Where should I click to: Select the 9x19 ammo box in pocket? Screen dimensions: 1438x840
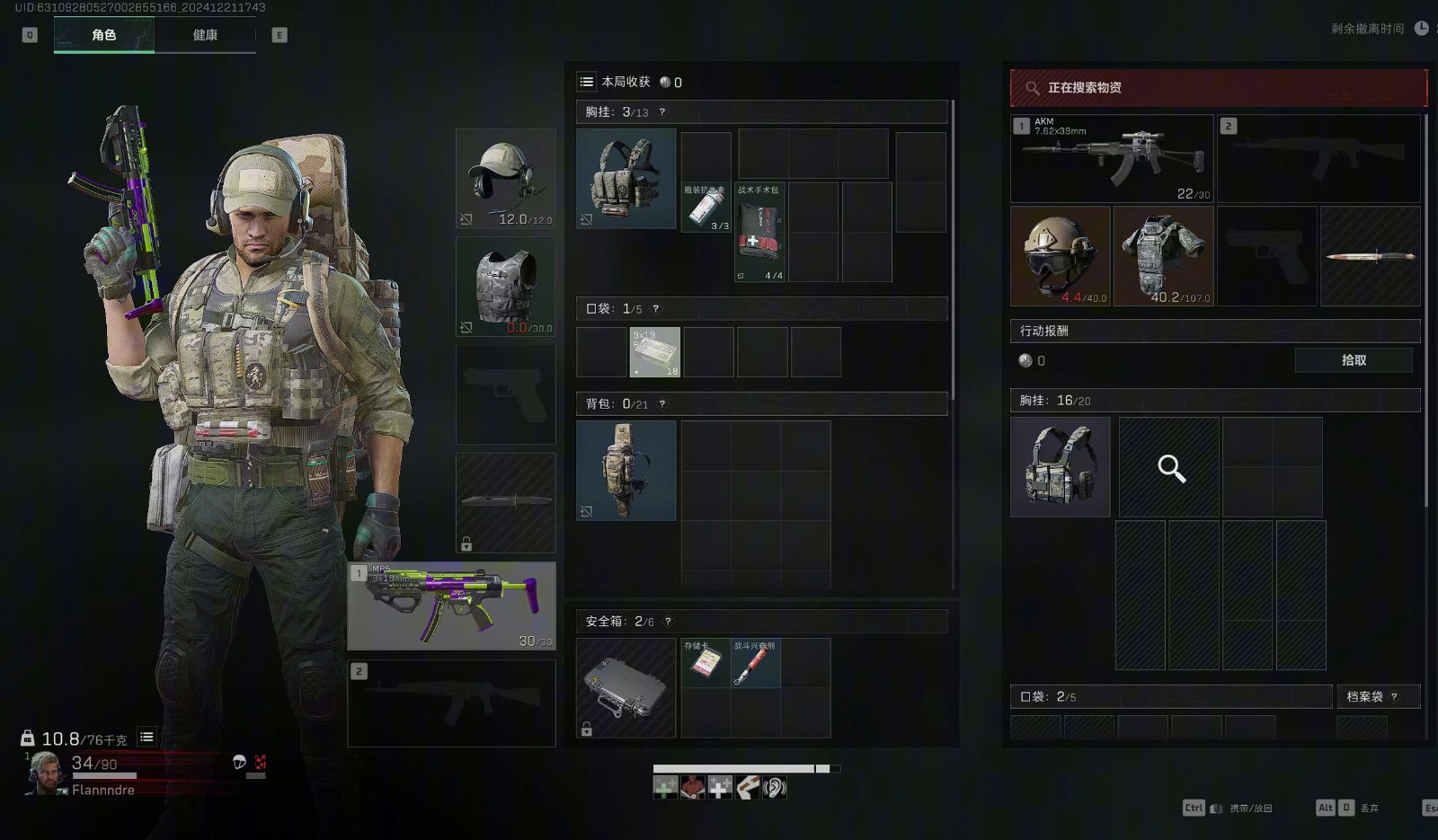654,352
